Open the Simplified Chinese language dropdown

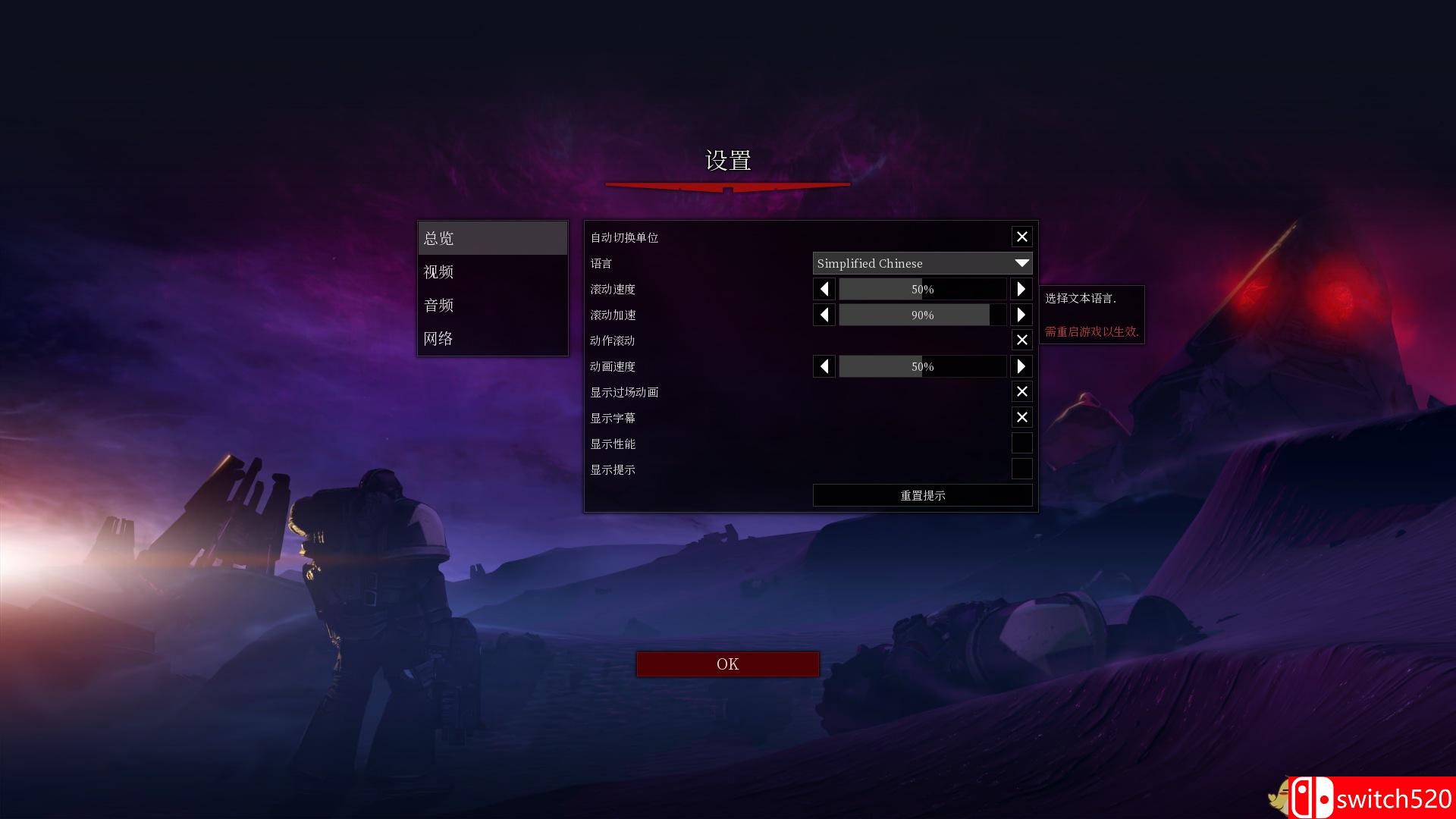(x=922, y=263)
